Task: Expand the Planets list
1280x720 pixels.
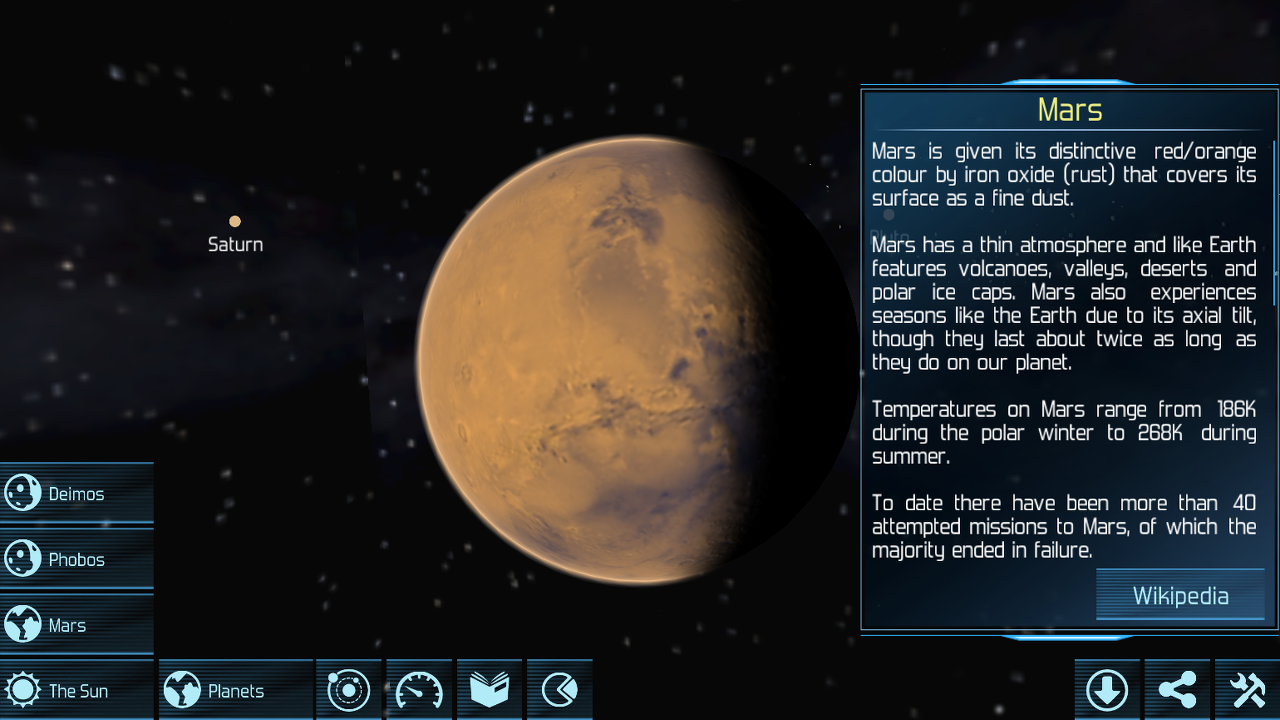Action: point(235,689)
